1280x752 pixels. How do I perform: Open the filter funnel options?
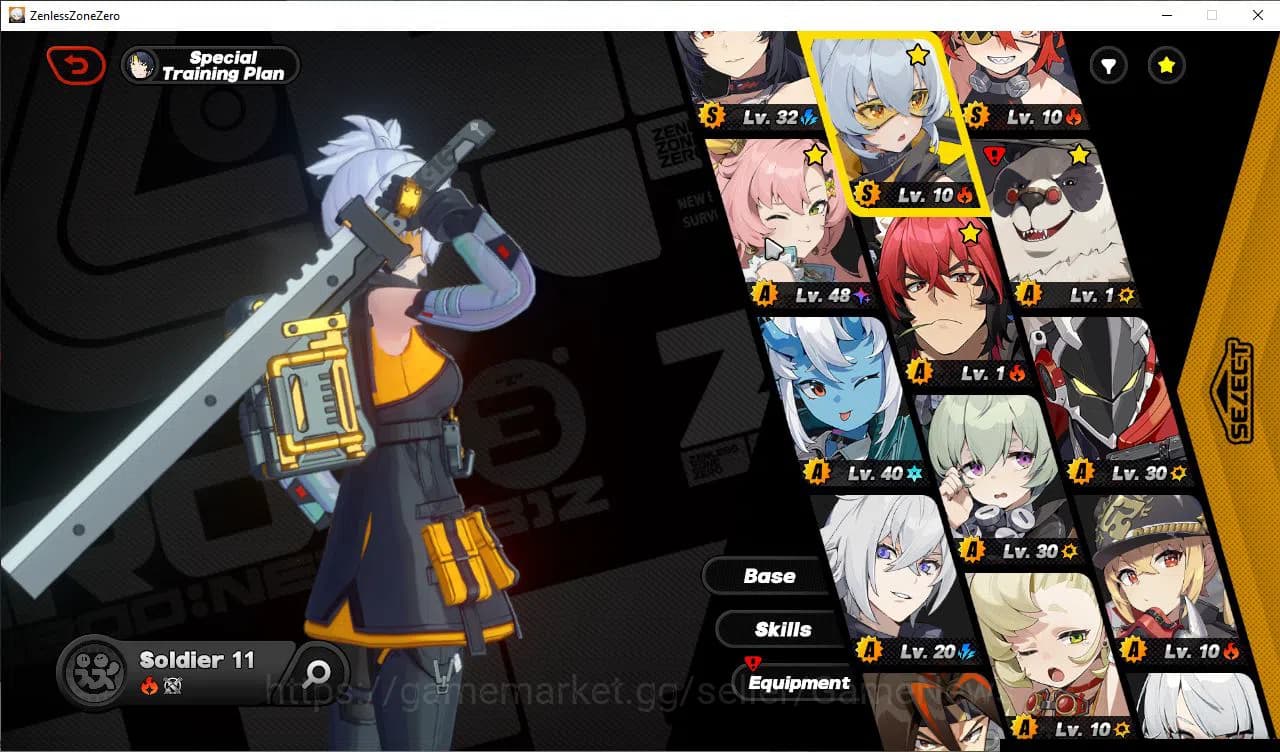1108,66
